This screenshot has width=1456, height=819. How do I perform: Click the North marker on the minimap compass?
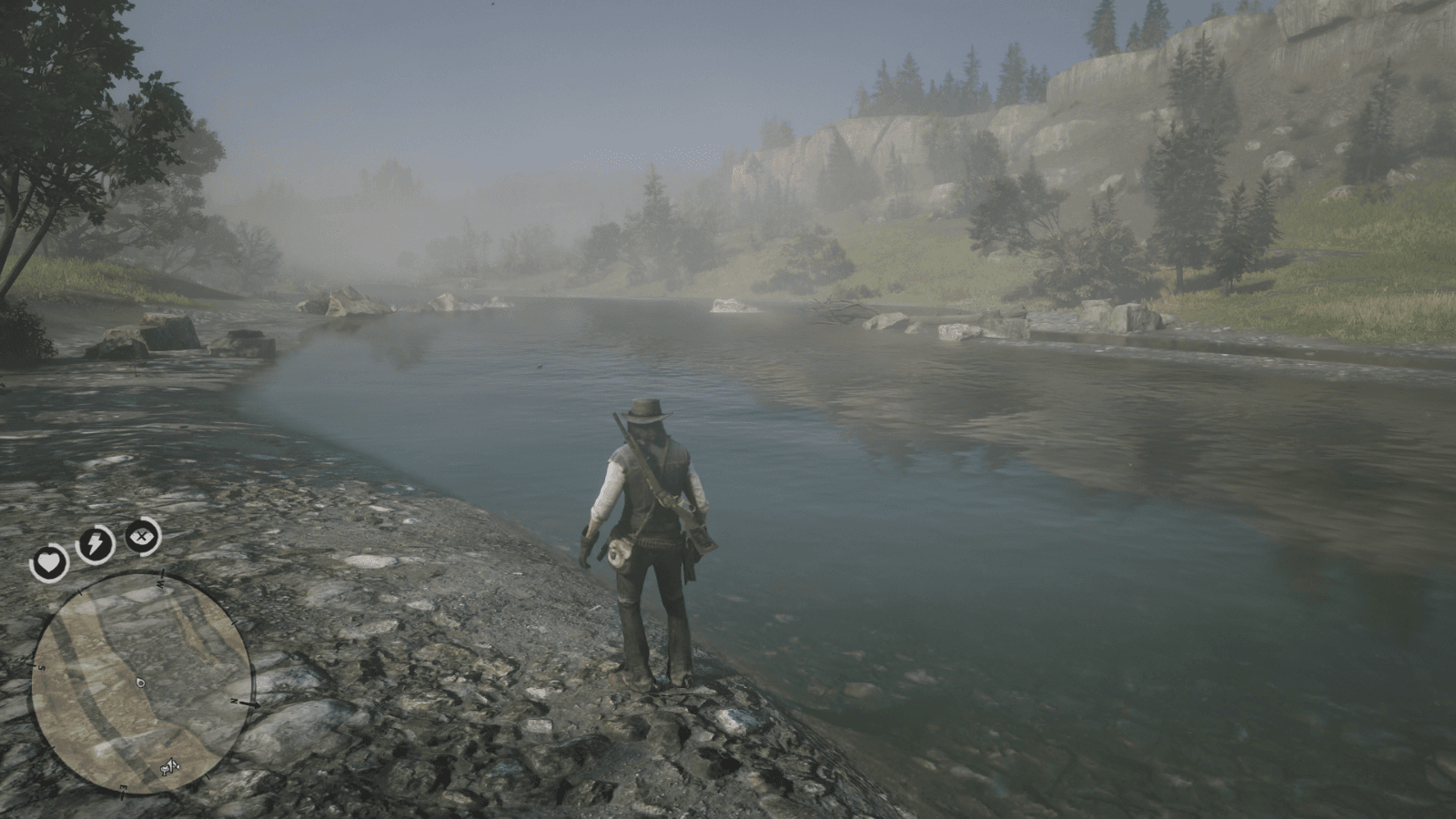point(233,701)
